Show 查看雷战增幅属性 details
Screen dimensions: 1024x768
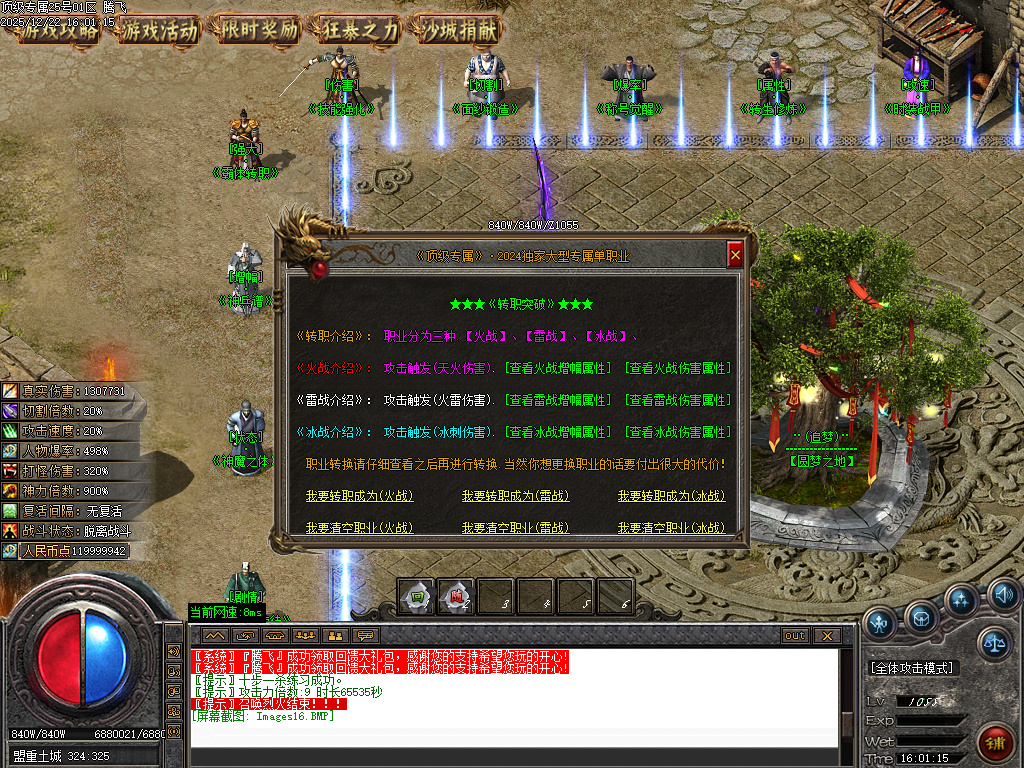pyautogui.click(x=557, y=400)
